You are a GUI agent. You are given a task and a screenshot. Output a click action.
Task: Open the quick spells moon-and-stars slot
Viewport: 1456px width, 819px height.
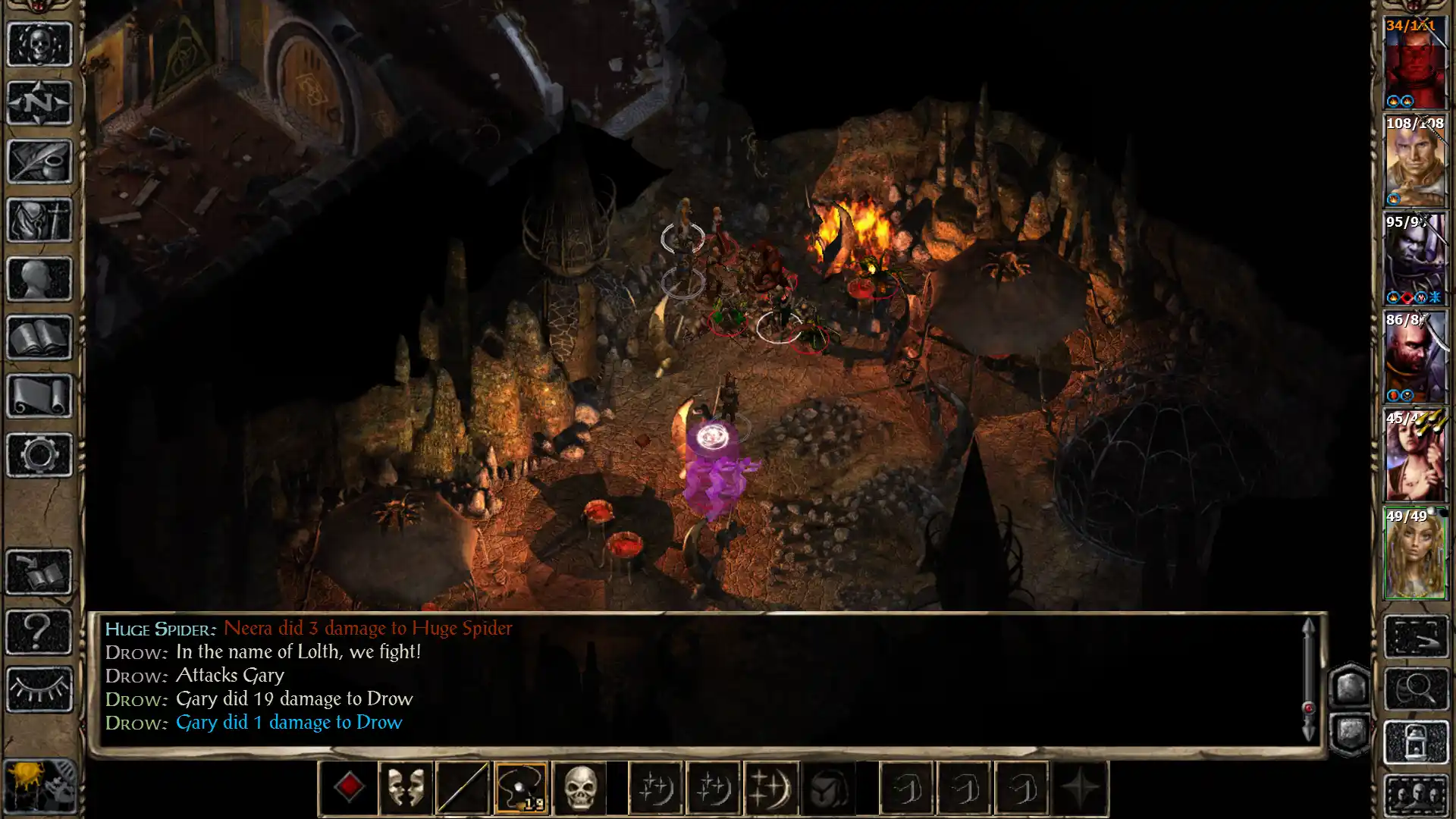pyautogui.click(x=654, y=789)
